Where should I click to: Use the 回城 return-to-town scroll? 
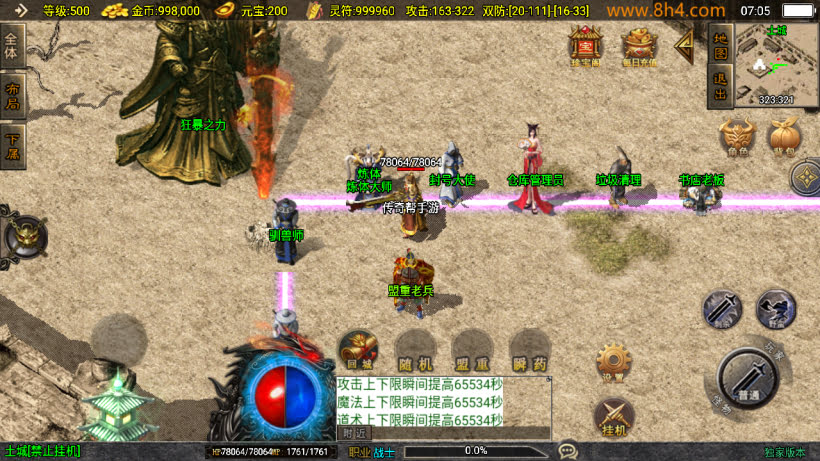[x=358, y=350]
